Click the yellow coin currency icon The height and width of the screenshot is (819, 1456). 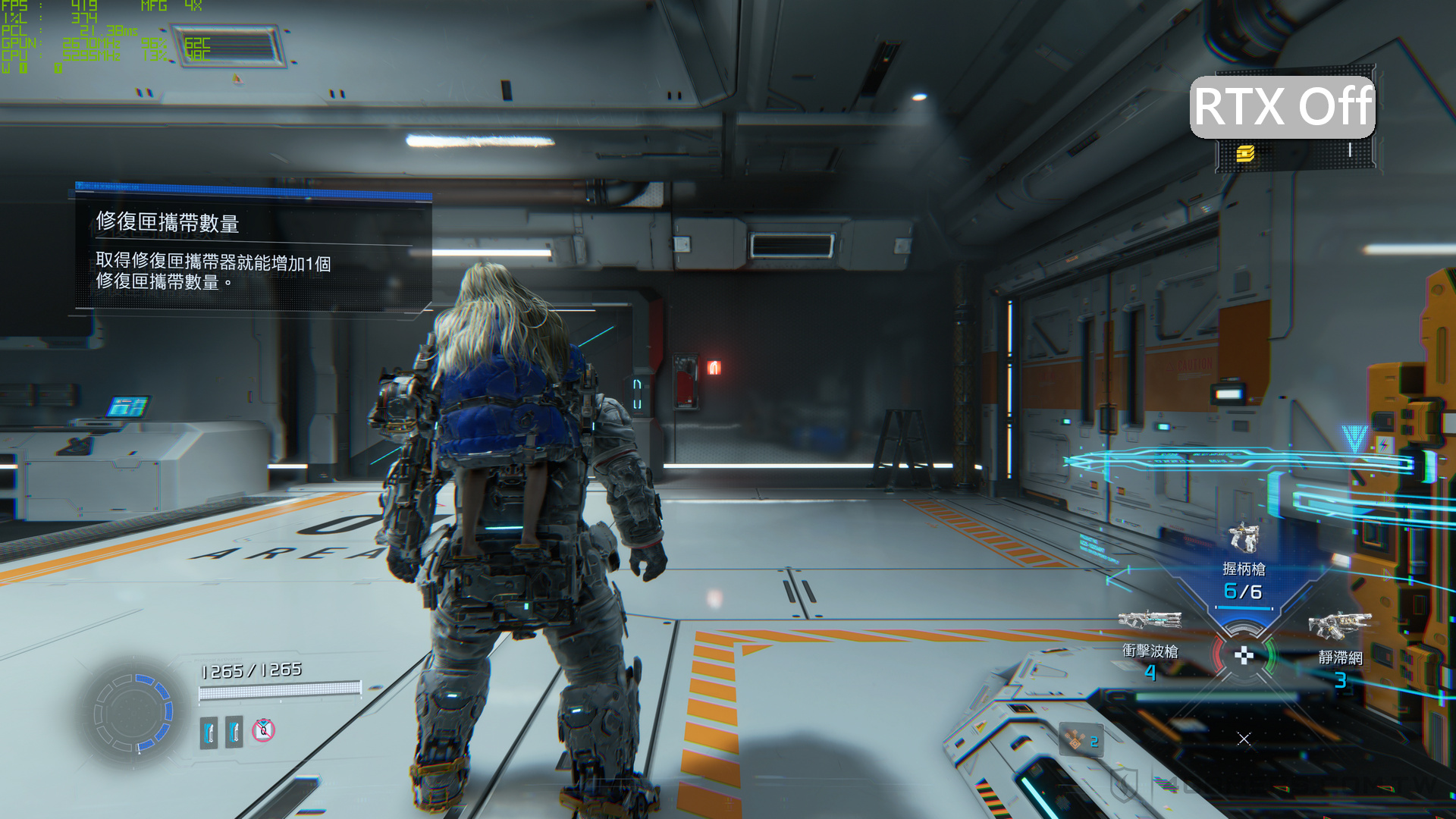(1245, 154)
